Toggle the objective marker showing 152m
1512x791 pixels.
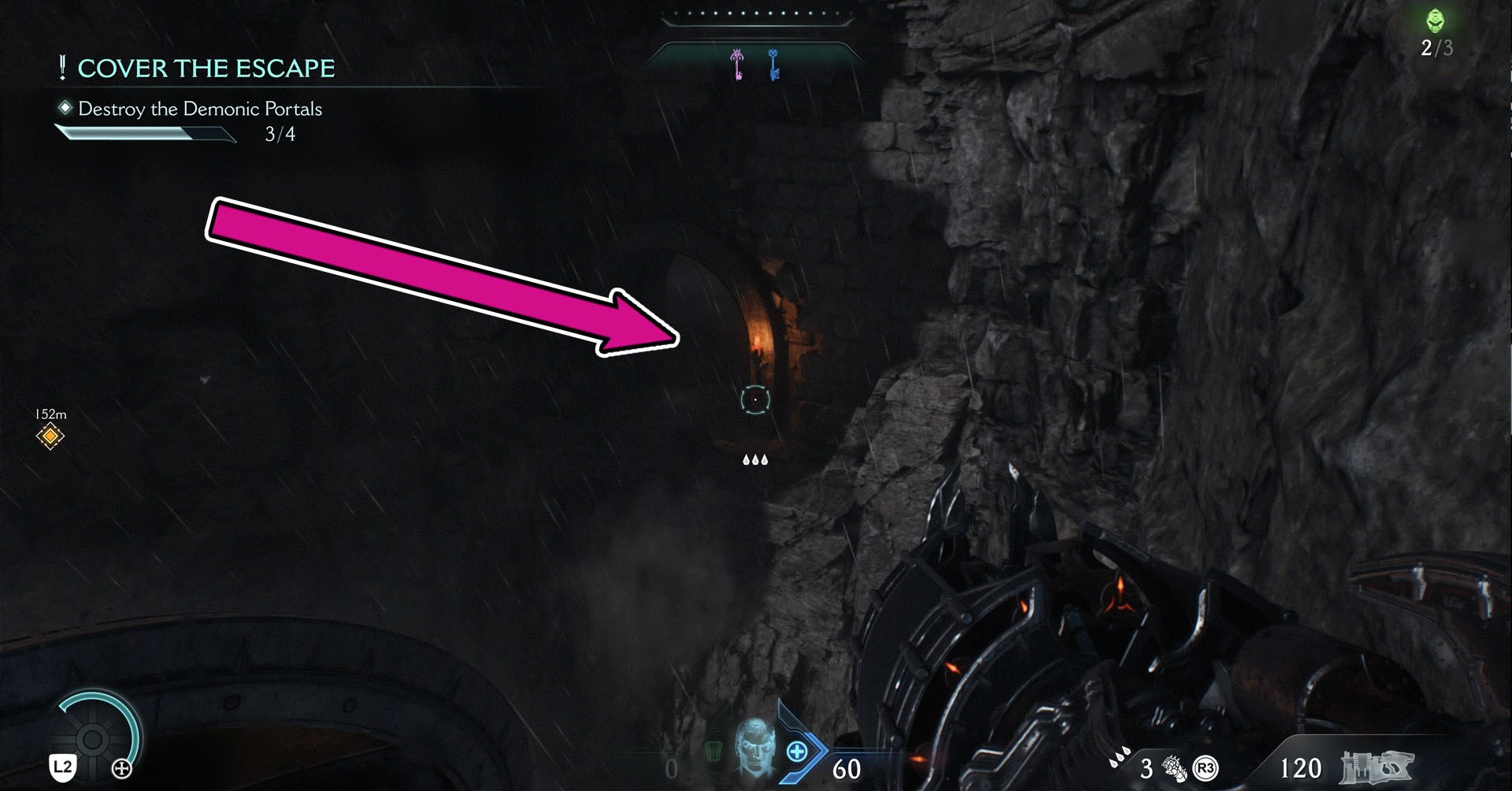pos(49,435)
